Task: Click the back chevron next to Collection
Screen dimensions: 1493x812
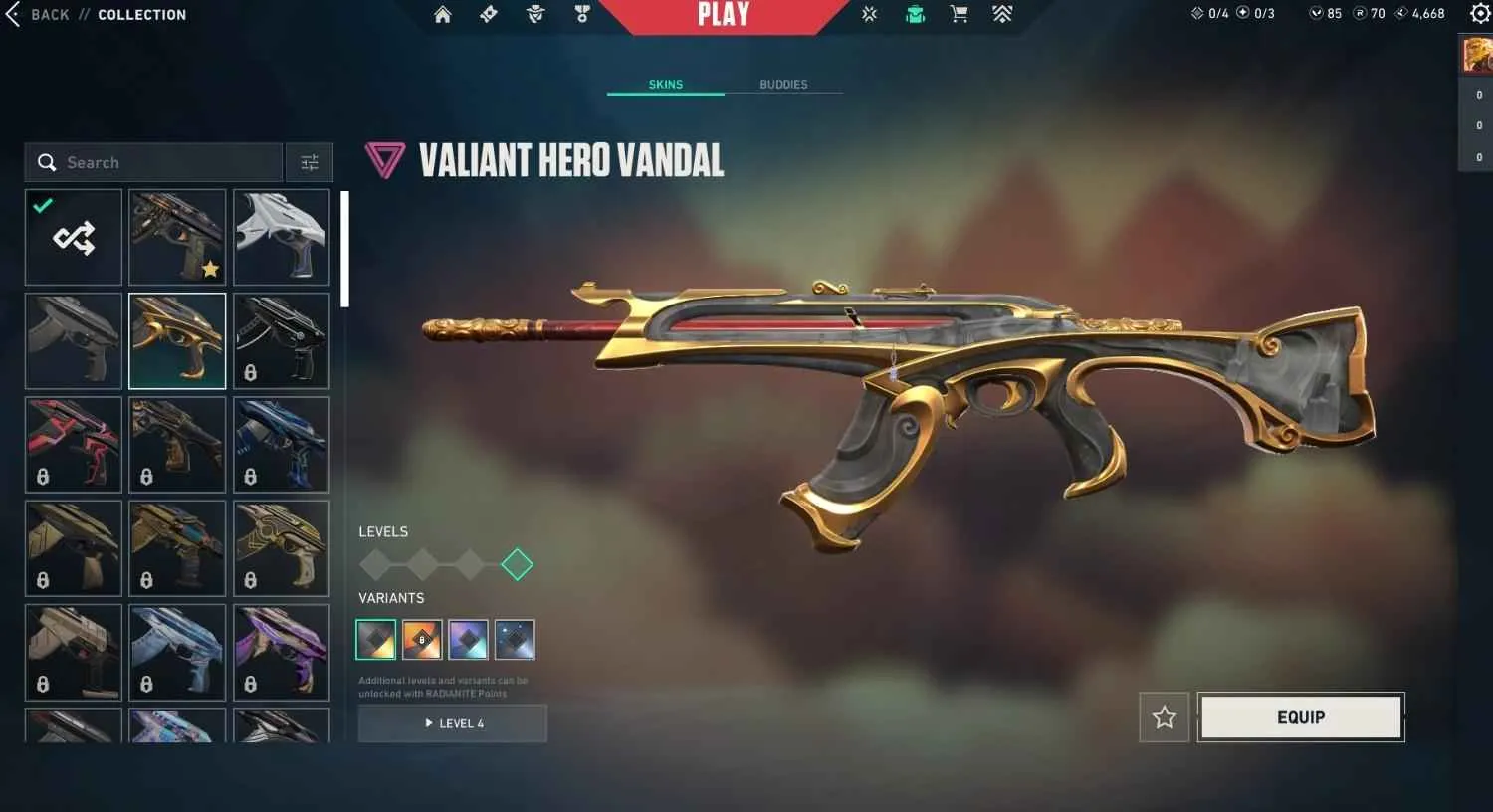Action: click(x=11, y=14)
